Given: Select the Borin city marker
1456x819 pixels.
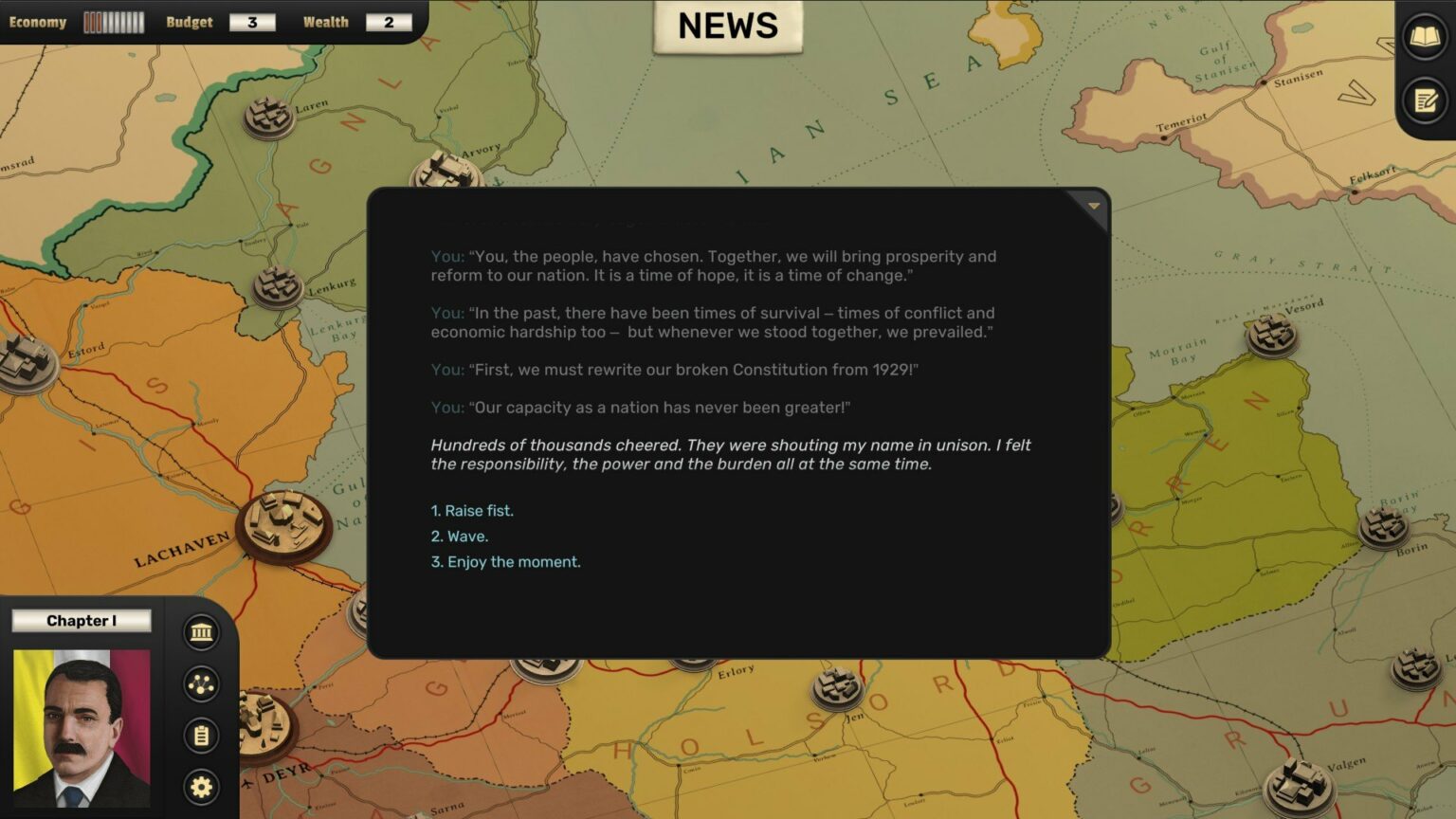Looking at the screenshot, I should (1382, 526).
